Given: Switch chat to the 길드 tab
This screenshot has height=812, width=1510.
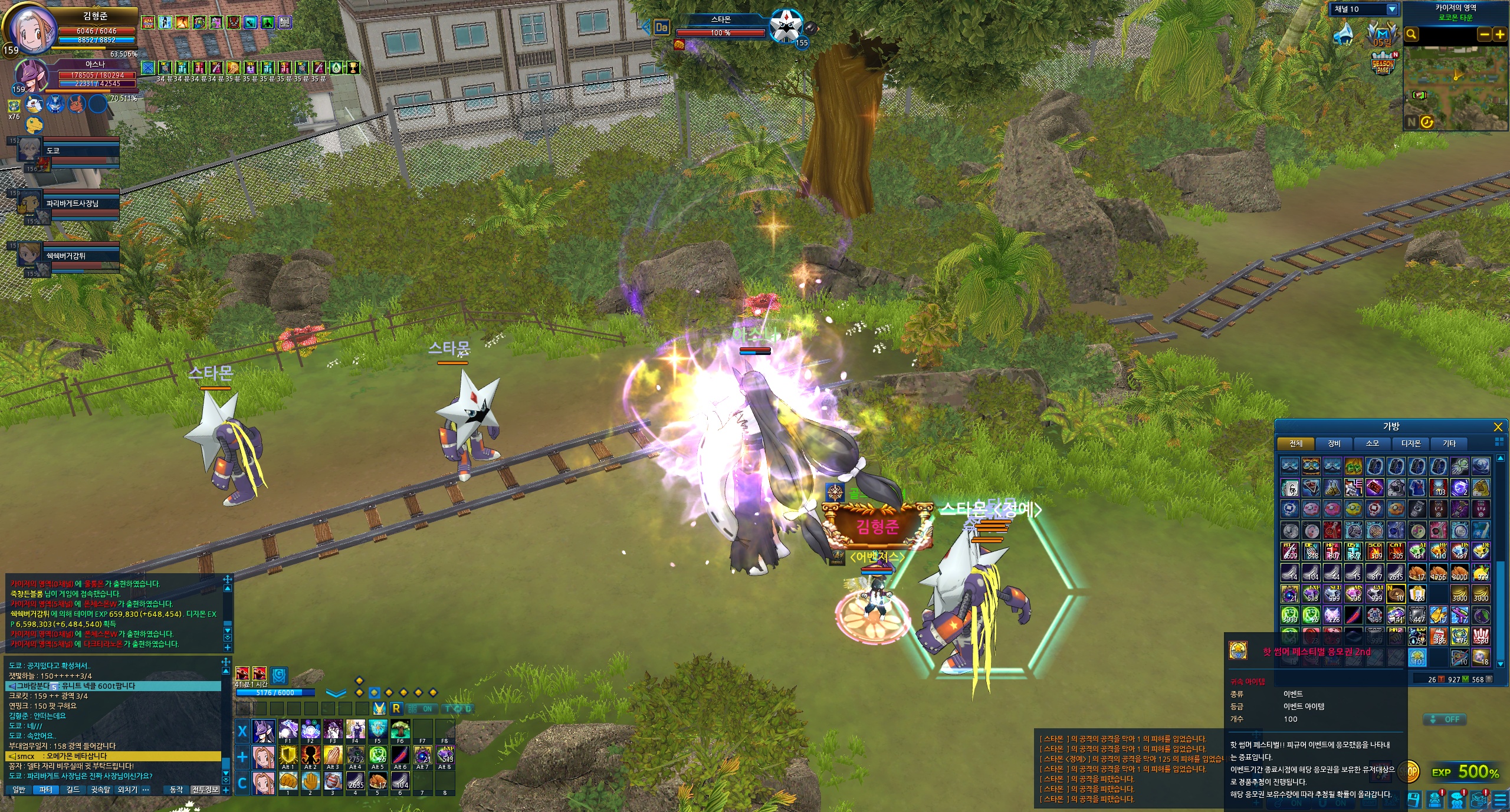Looking at the screenshot, I should coord(73,790).
